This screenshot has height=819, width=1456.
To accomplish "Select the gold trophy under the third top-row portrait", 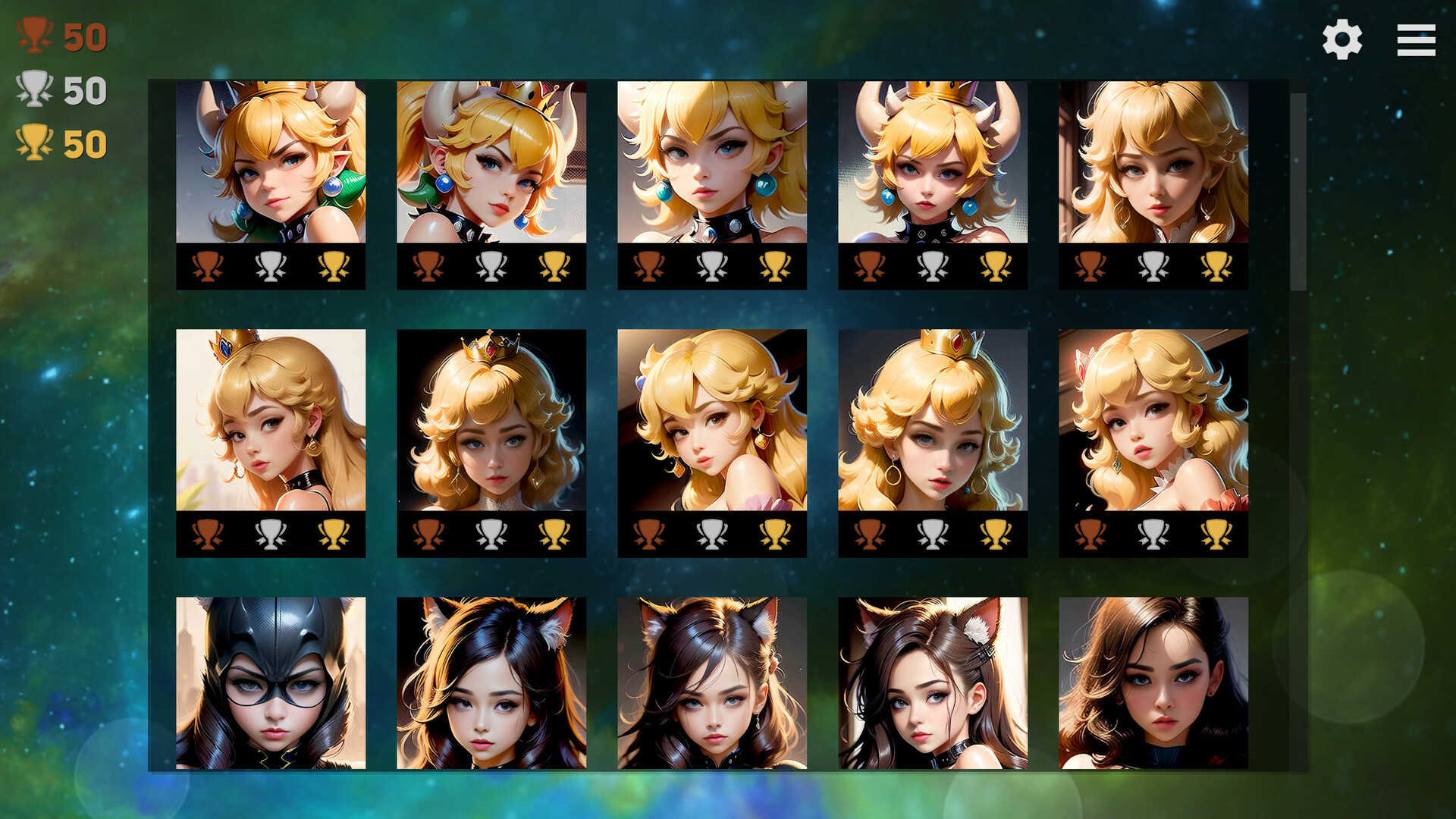I will (774, 264).
